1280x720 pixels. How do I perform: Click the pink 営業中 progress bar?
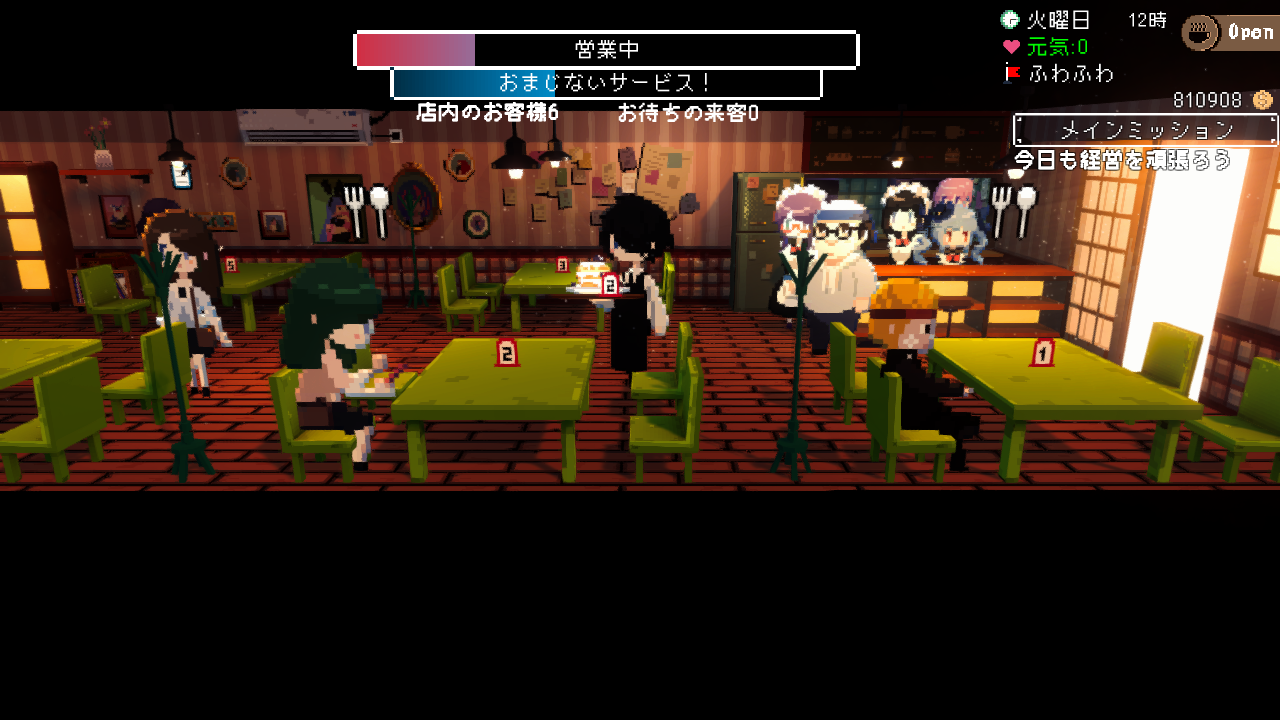coord(415,48)
